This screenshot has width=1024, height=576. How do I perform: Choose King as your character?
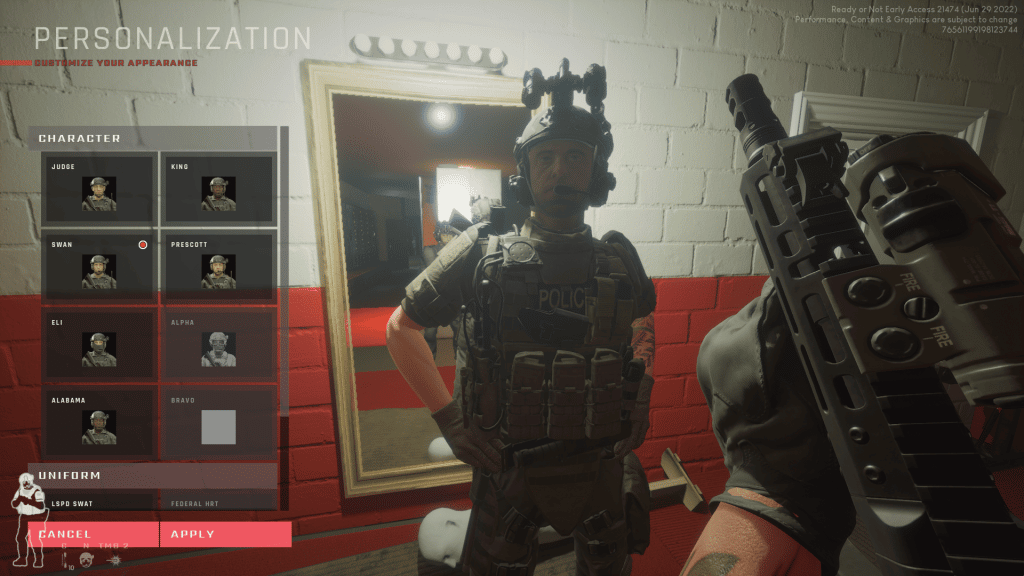point(217,189)
